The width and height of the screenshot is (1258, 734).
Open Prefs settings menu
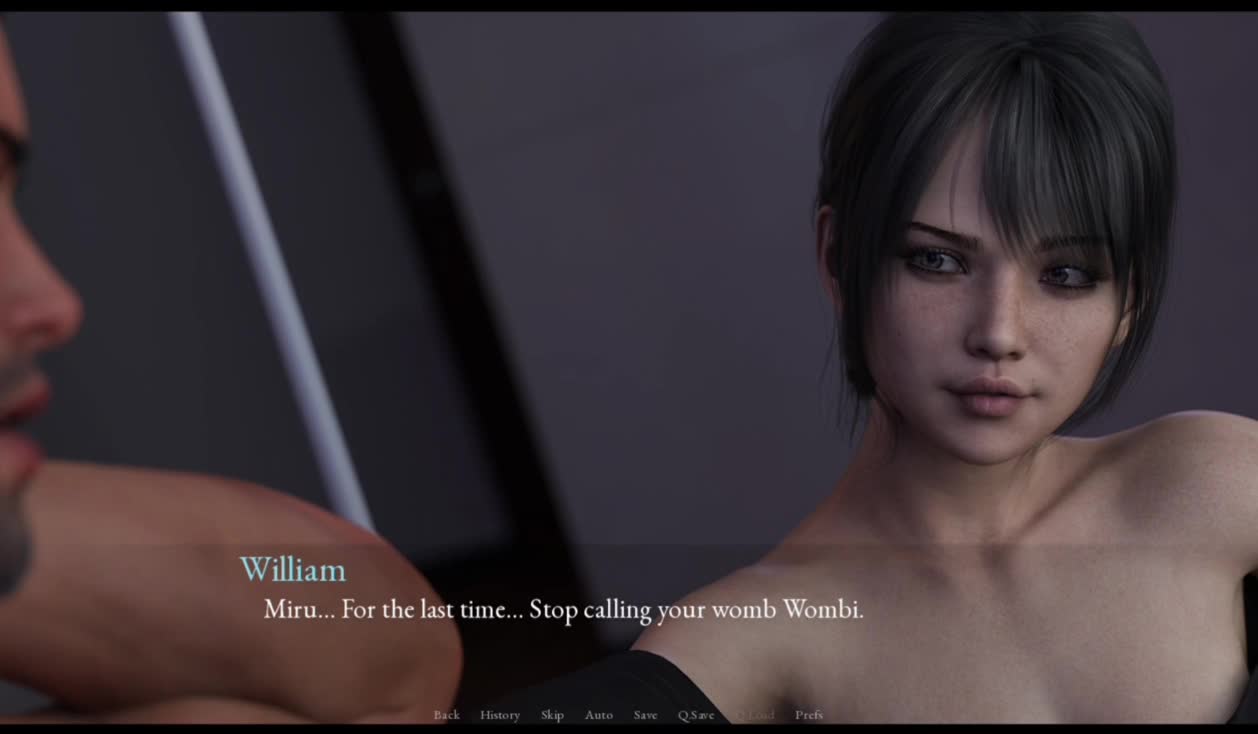point(809,715)
